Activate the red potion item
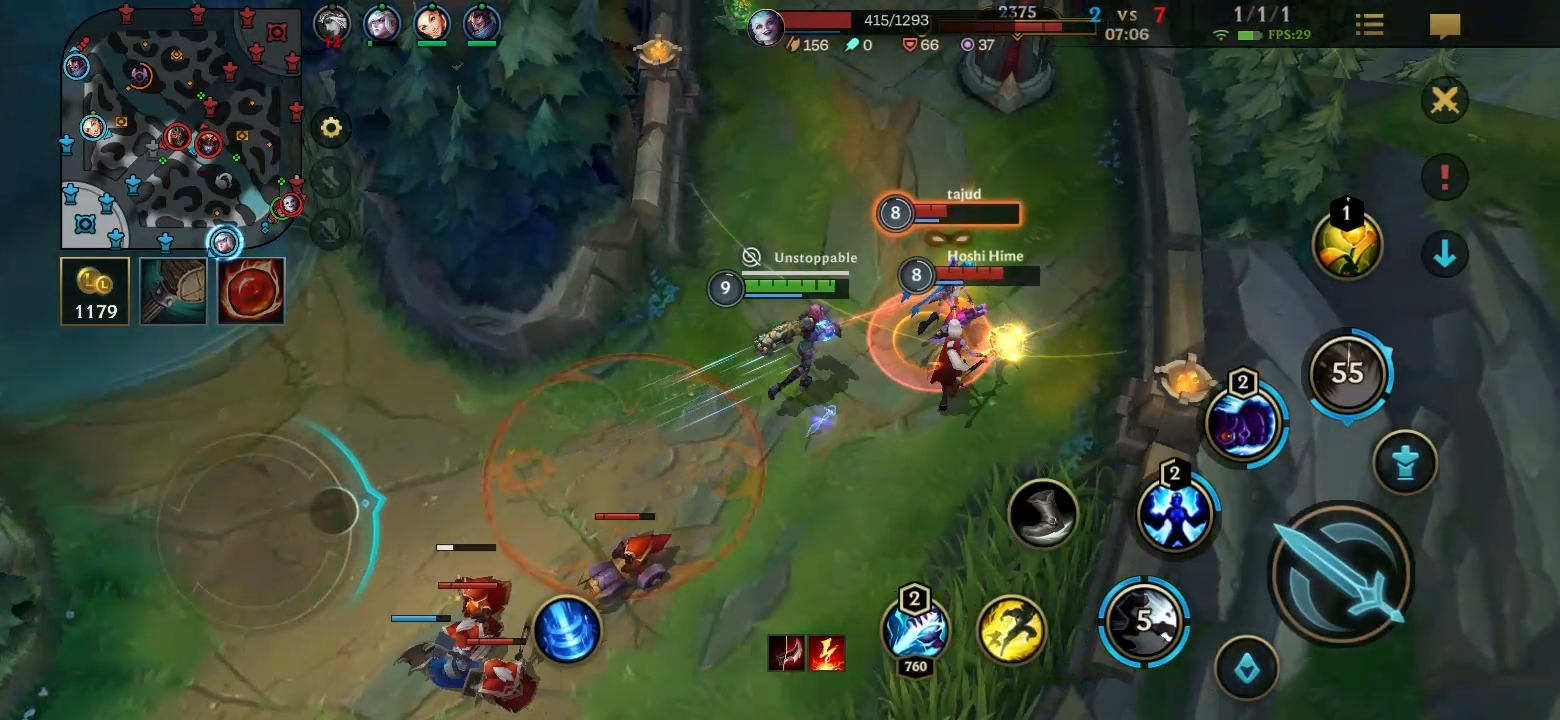The height and width of the screenshot is (720, 1560). point(250,291)
